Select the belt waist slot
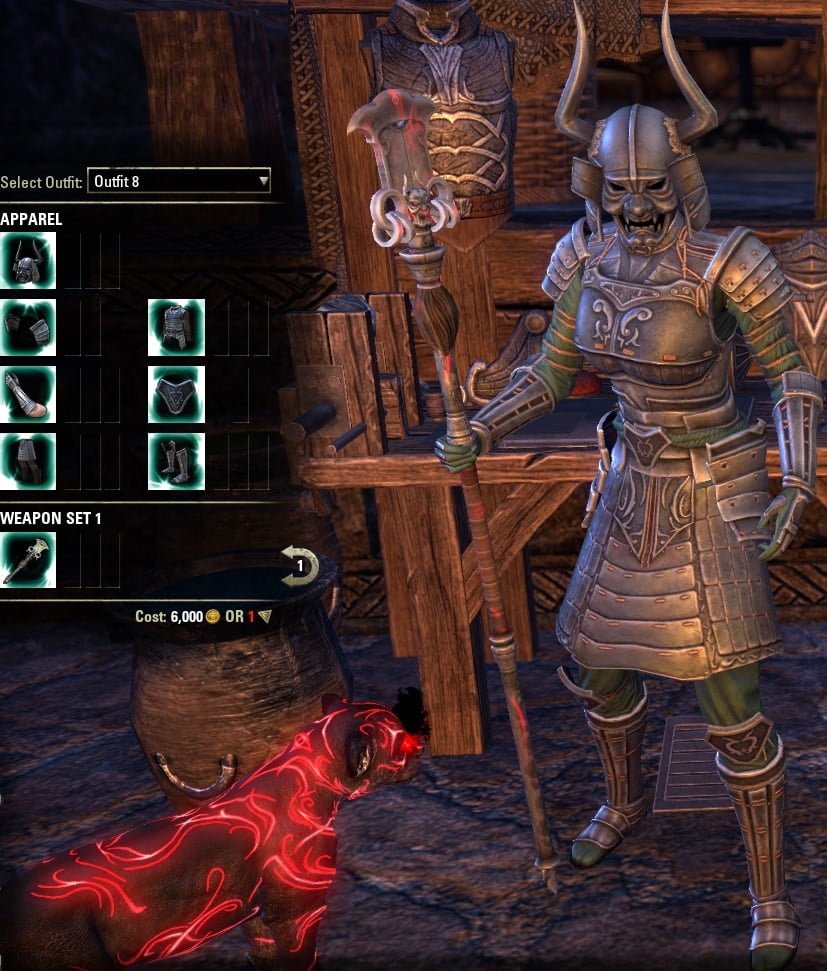This screenshot has height=971, width=827. point(176,394)
